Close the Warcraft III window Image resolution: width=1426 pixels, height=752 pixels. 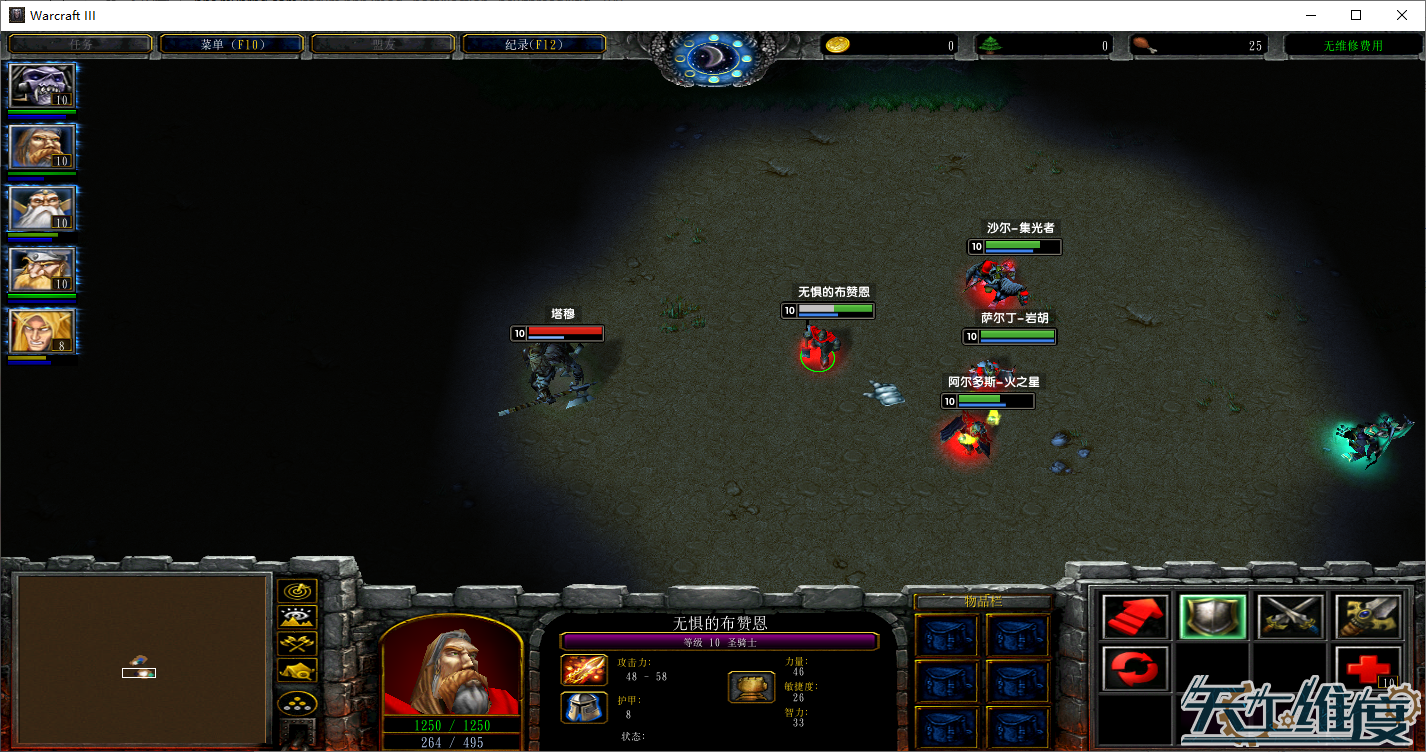[x=1401, y=15]
